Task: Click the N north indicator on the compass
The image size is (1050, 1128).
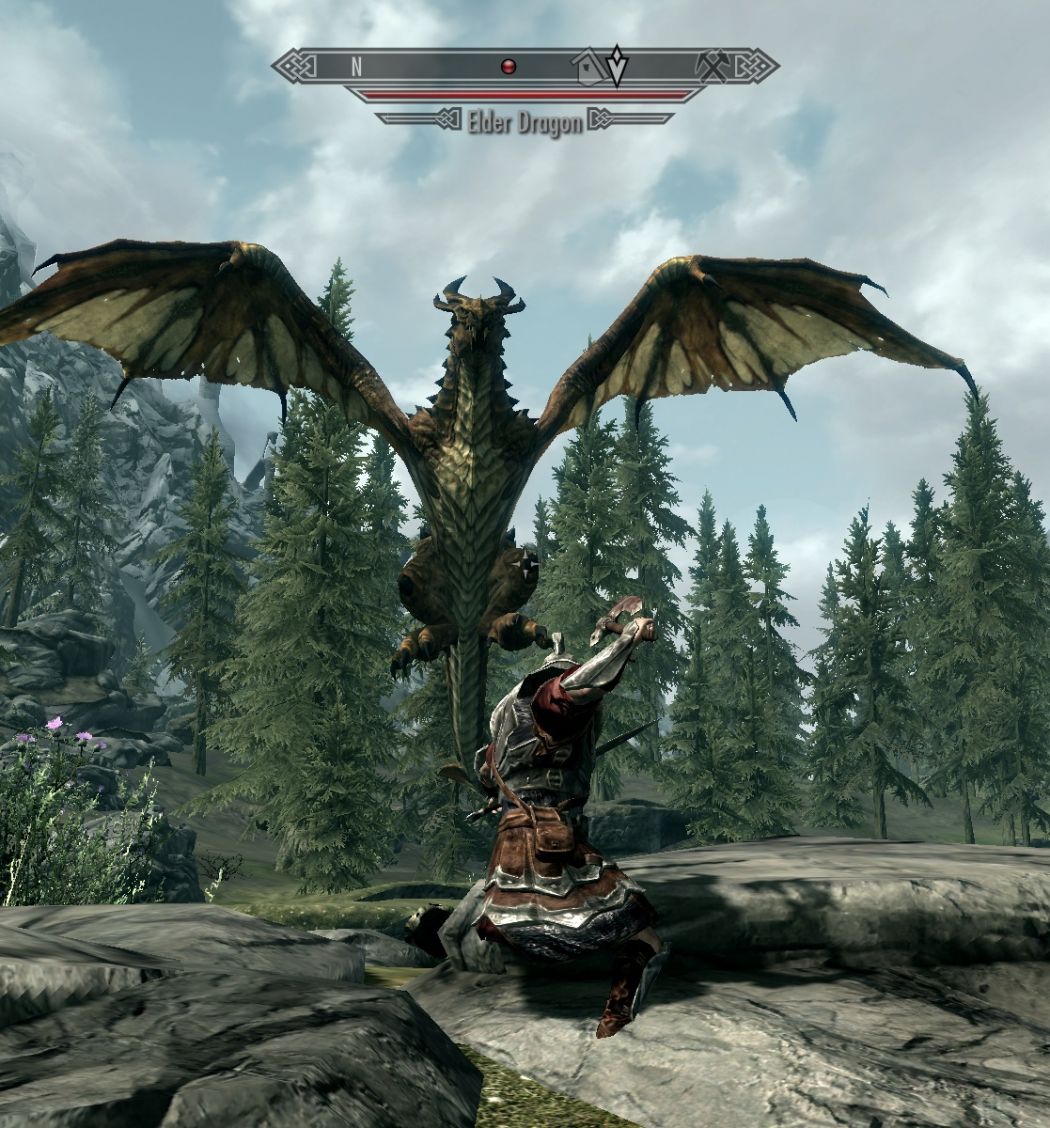Action: pos(356,67)
